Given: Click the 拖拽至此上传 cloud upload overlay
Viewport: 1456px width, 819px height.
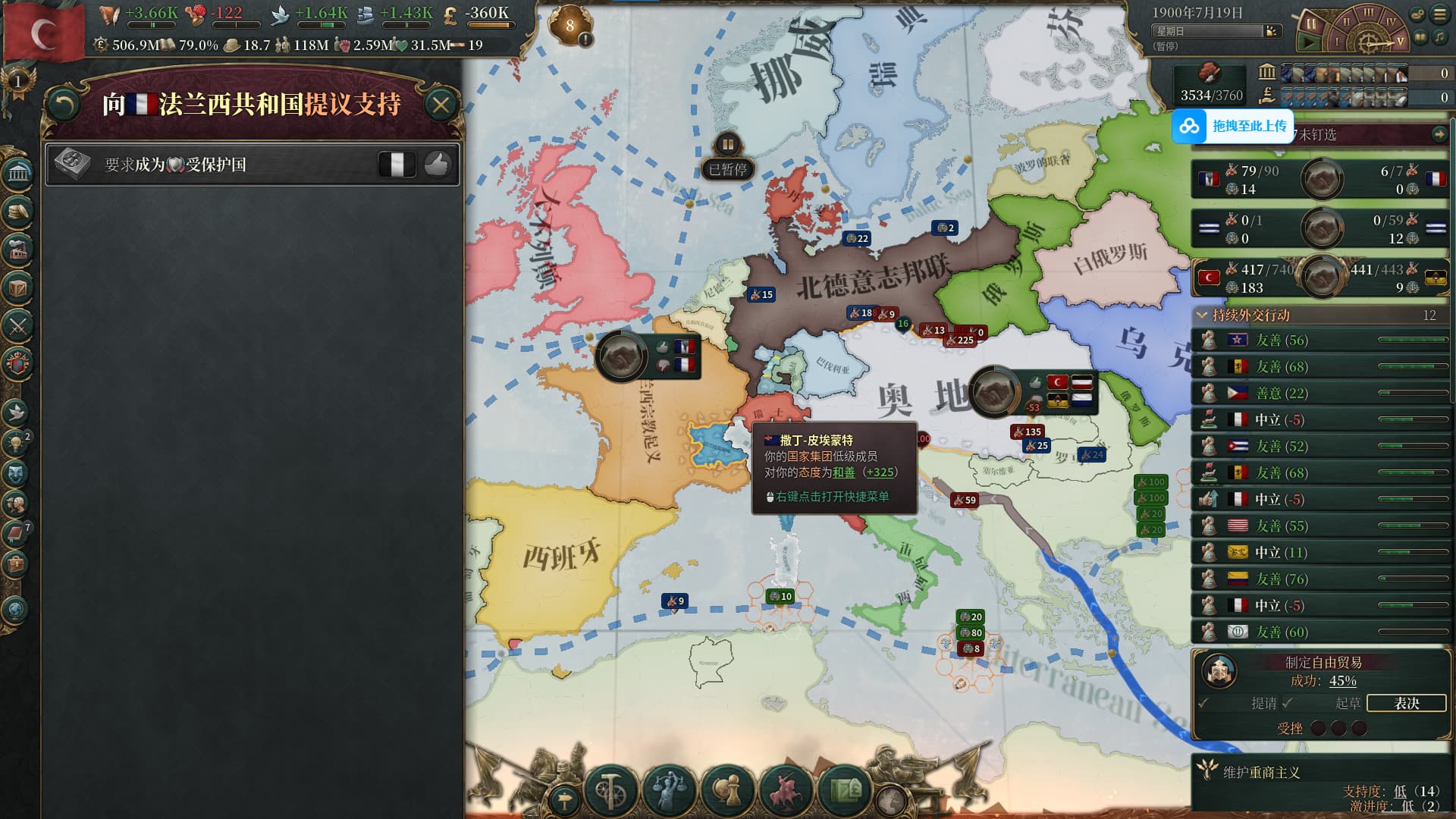Looking at the screenshot, I should [x=1233, y=126].
